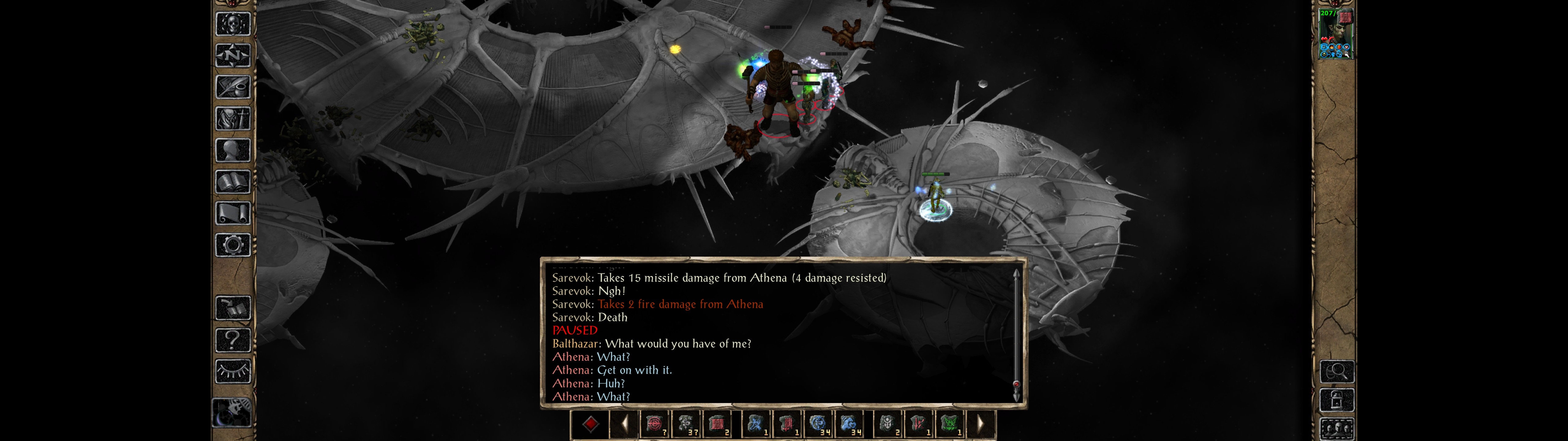Open the priest scroll button
Image resolution: width=1568 pixels, height=441 pixels.
[x=233, y=214]
